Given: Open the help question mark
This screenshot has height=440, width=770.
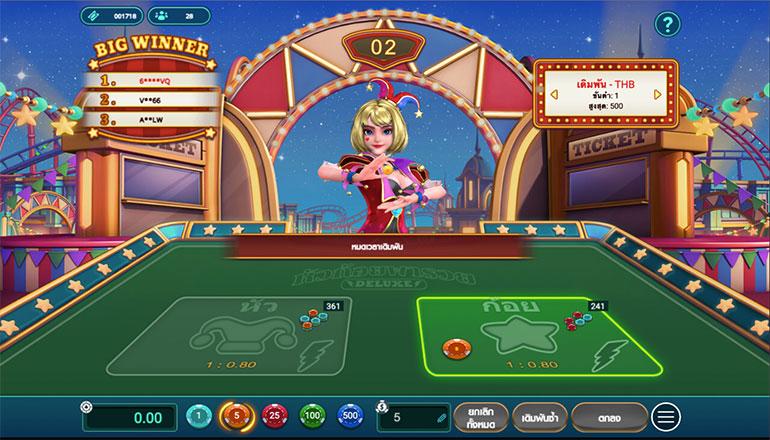Looking at the screenshot, I should point(667,24).
